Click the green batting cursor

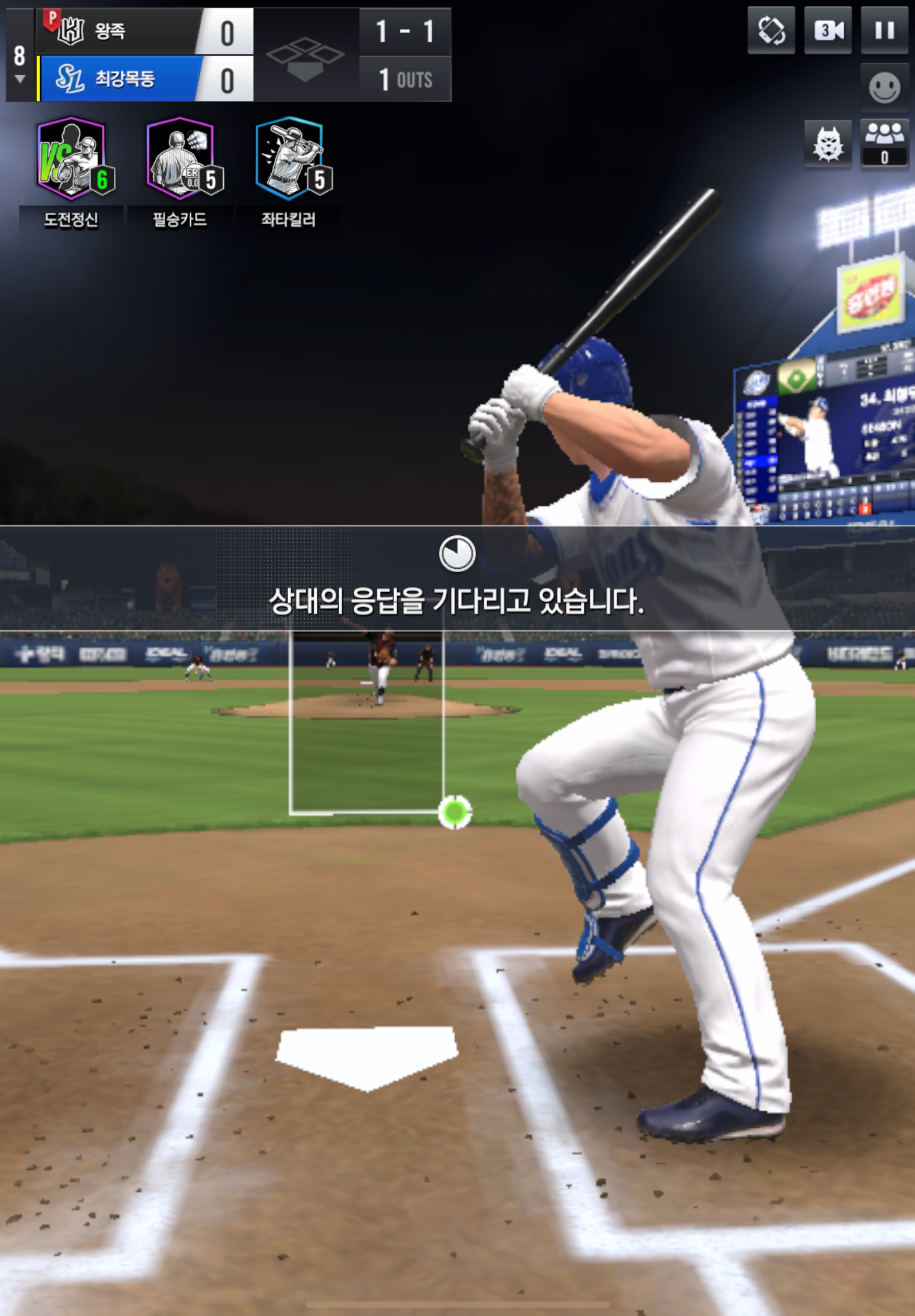tap(455, 812)
